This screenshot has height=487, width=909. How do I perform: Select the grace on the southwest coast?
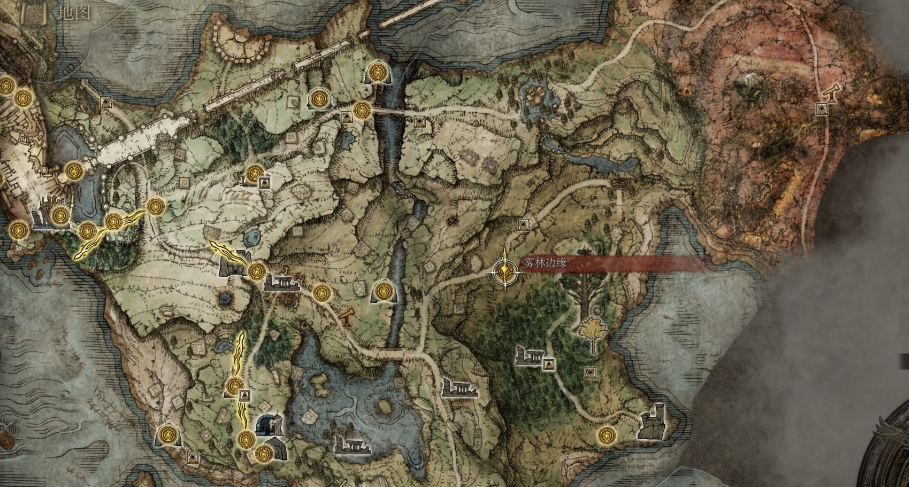(168, 434)
